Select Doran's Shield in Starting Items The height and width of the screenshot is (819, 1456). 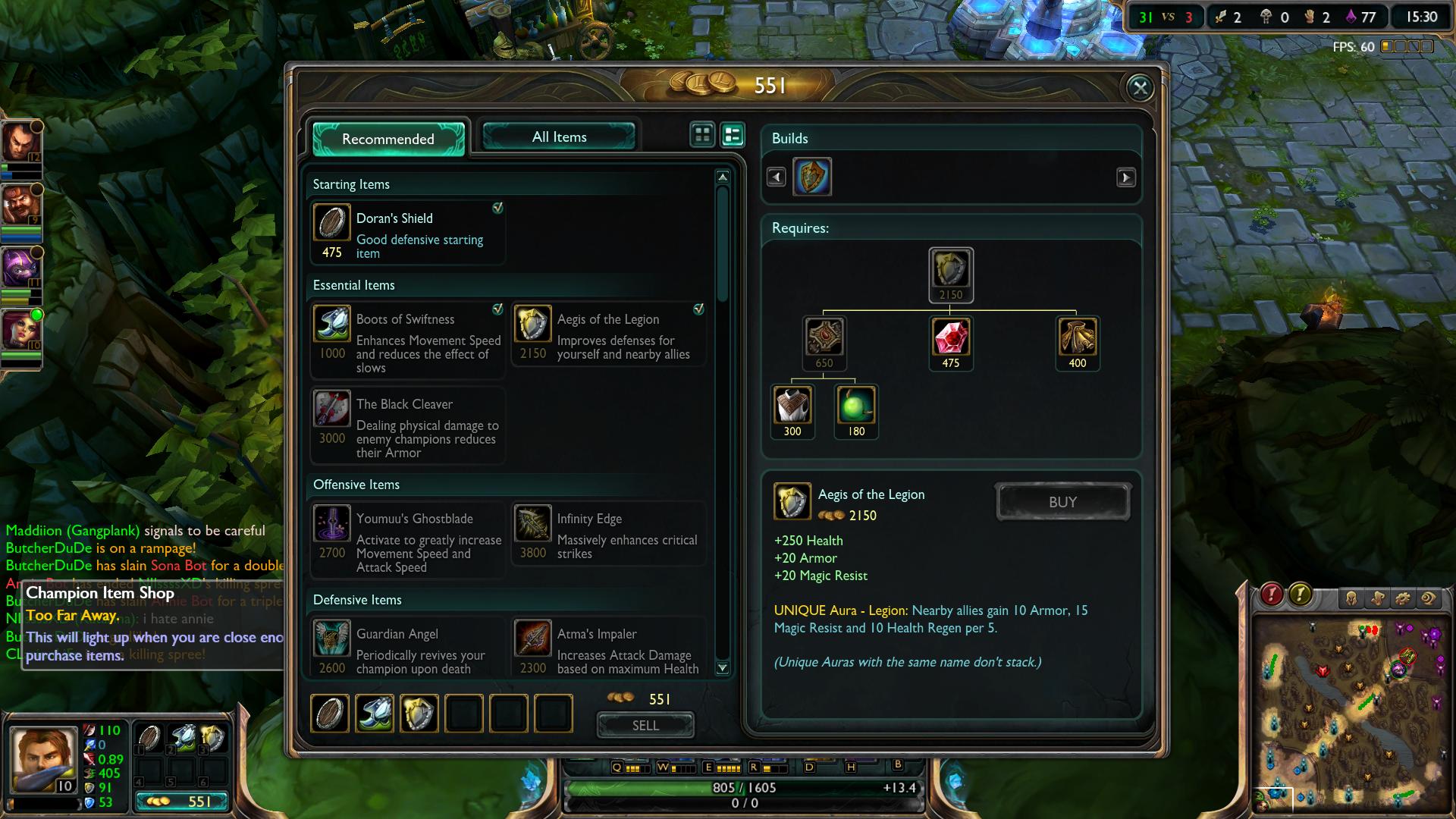[x=408, y=232]
